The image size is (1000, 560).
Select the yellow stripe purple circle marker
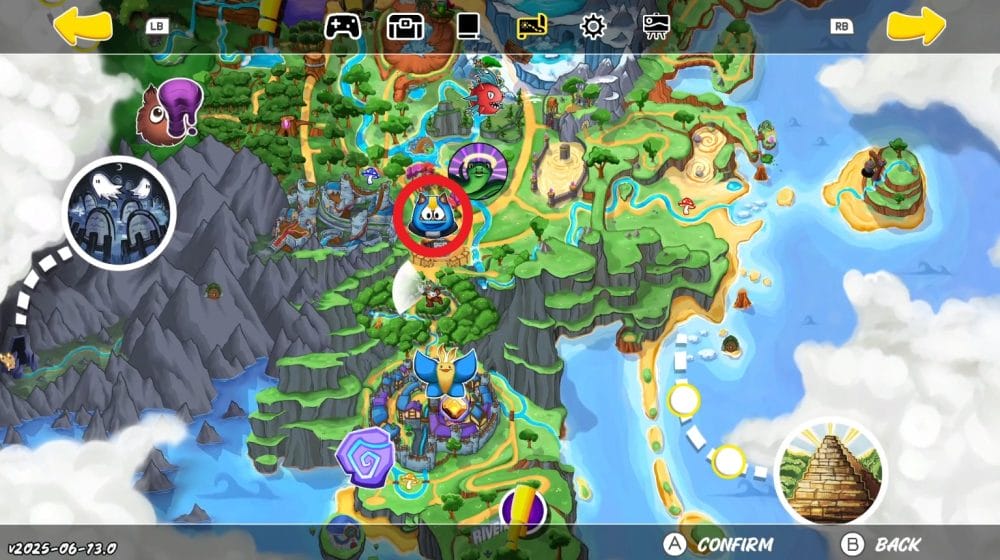(522, 509)
